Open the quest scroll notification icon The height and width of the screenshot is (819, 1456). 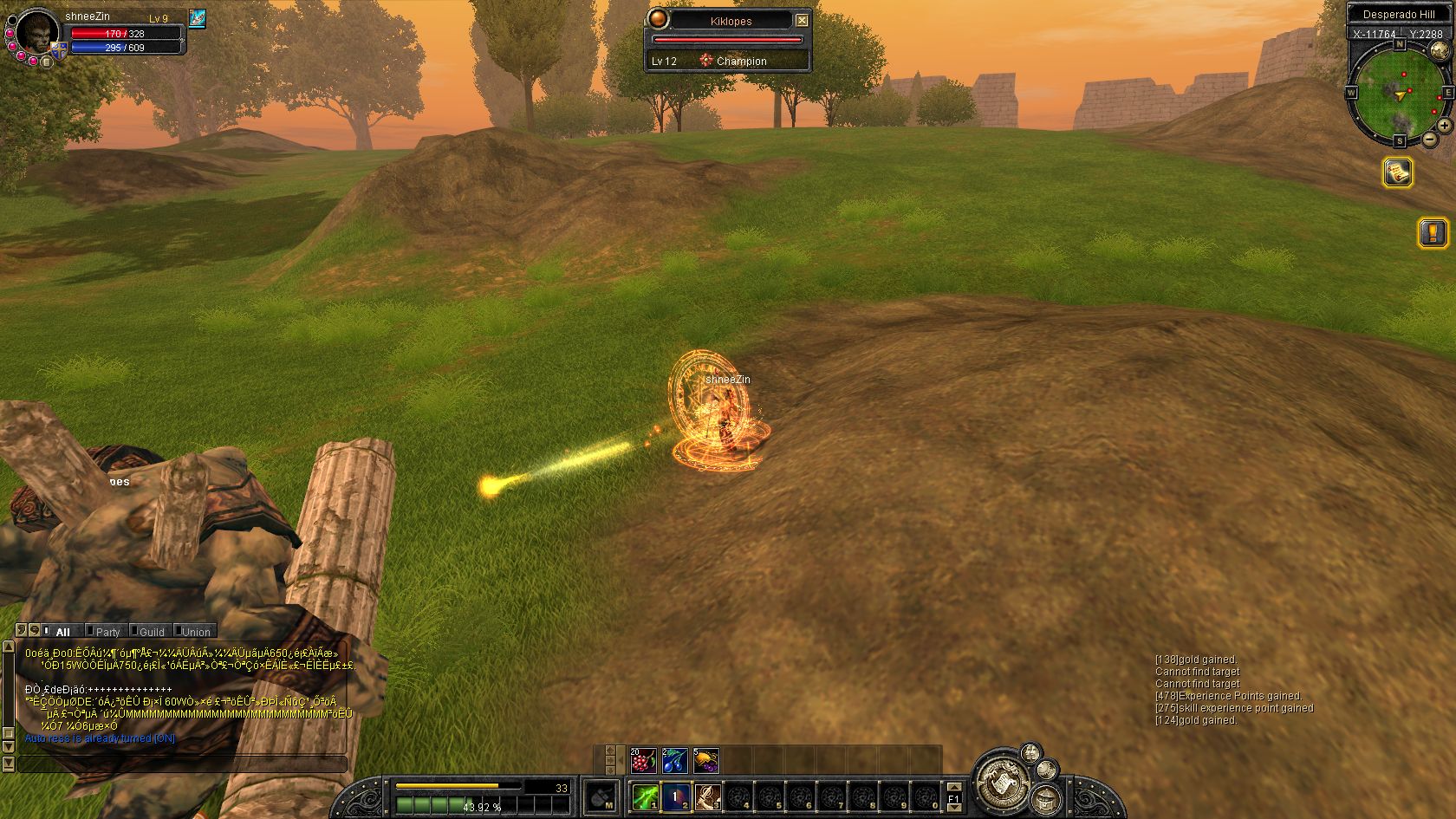click(1397, 172)
